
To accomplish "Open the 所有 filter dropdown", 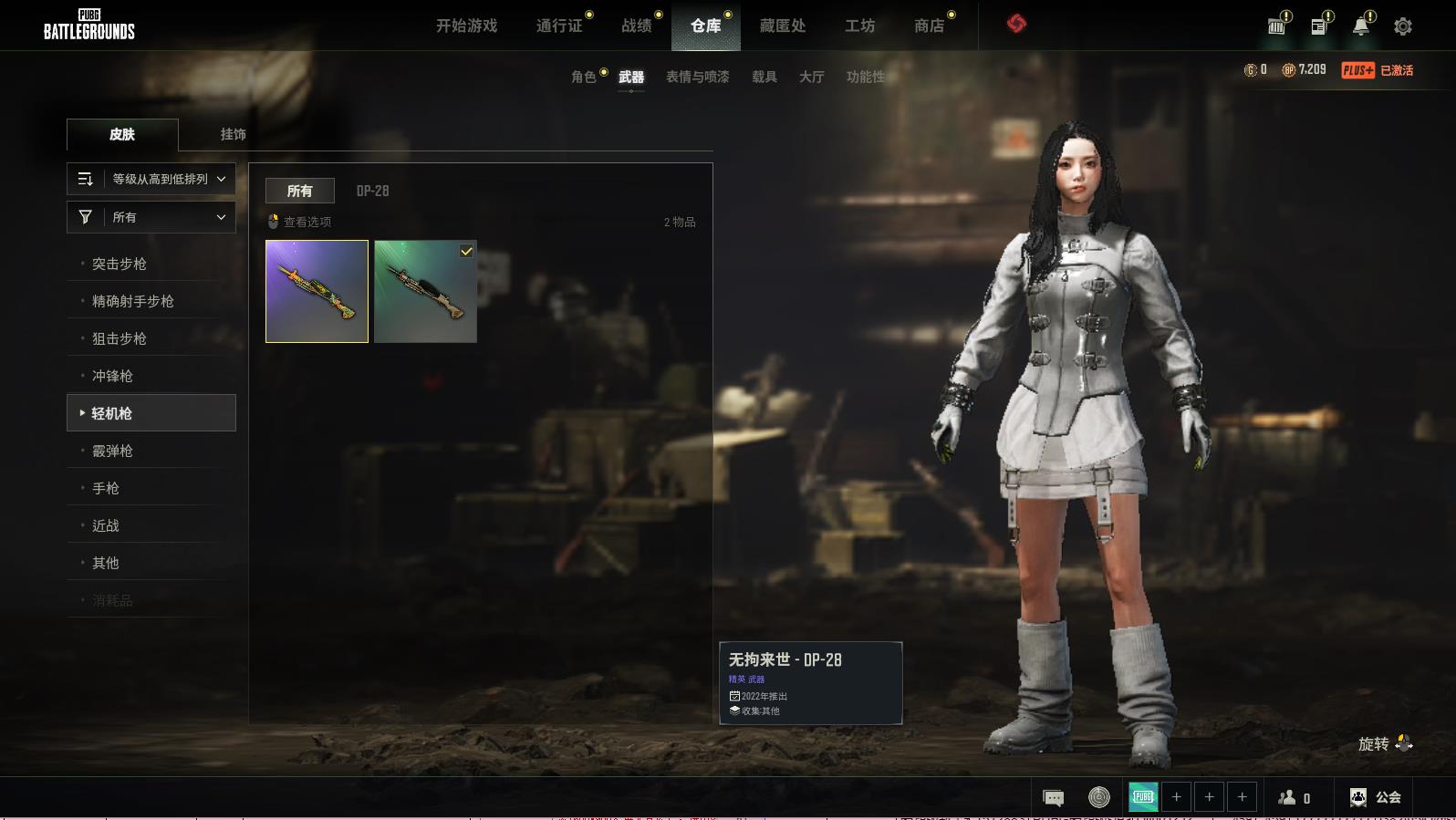I will 151,217.
